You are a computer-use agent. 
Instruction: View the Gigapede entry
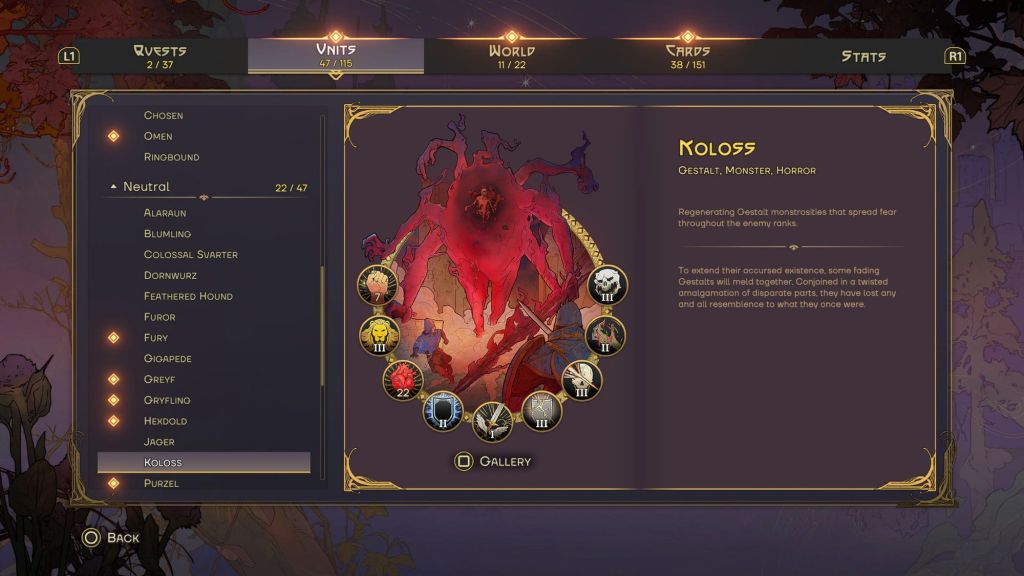pyautogui.click(x=167, y=358)
